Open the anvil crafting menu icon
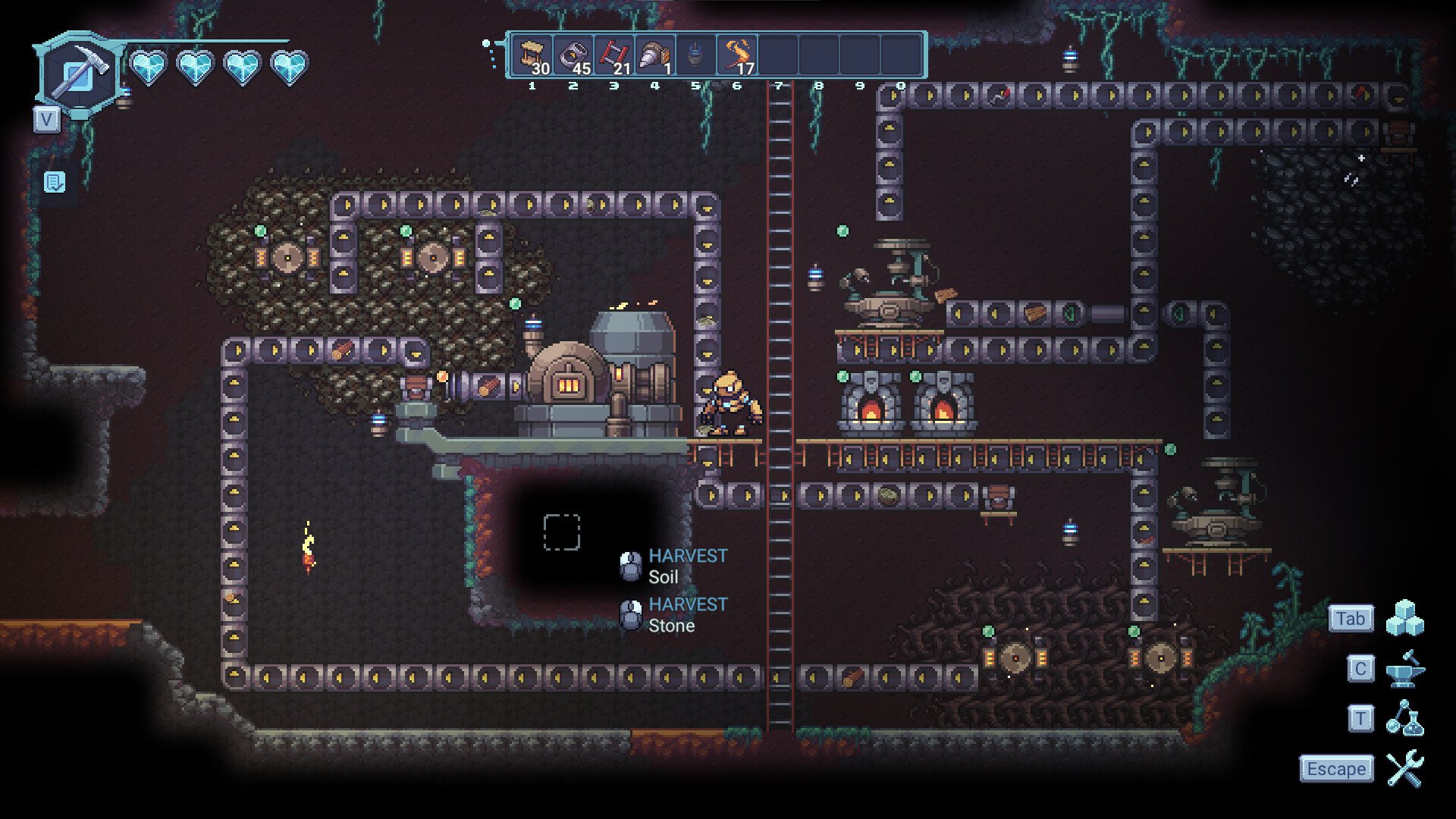Viewport: 1456px width, 819px height. (x=1404, y=669)
